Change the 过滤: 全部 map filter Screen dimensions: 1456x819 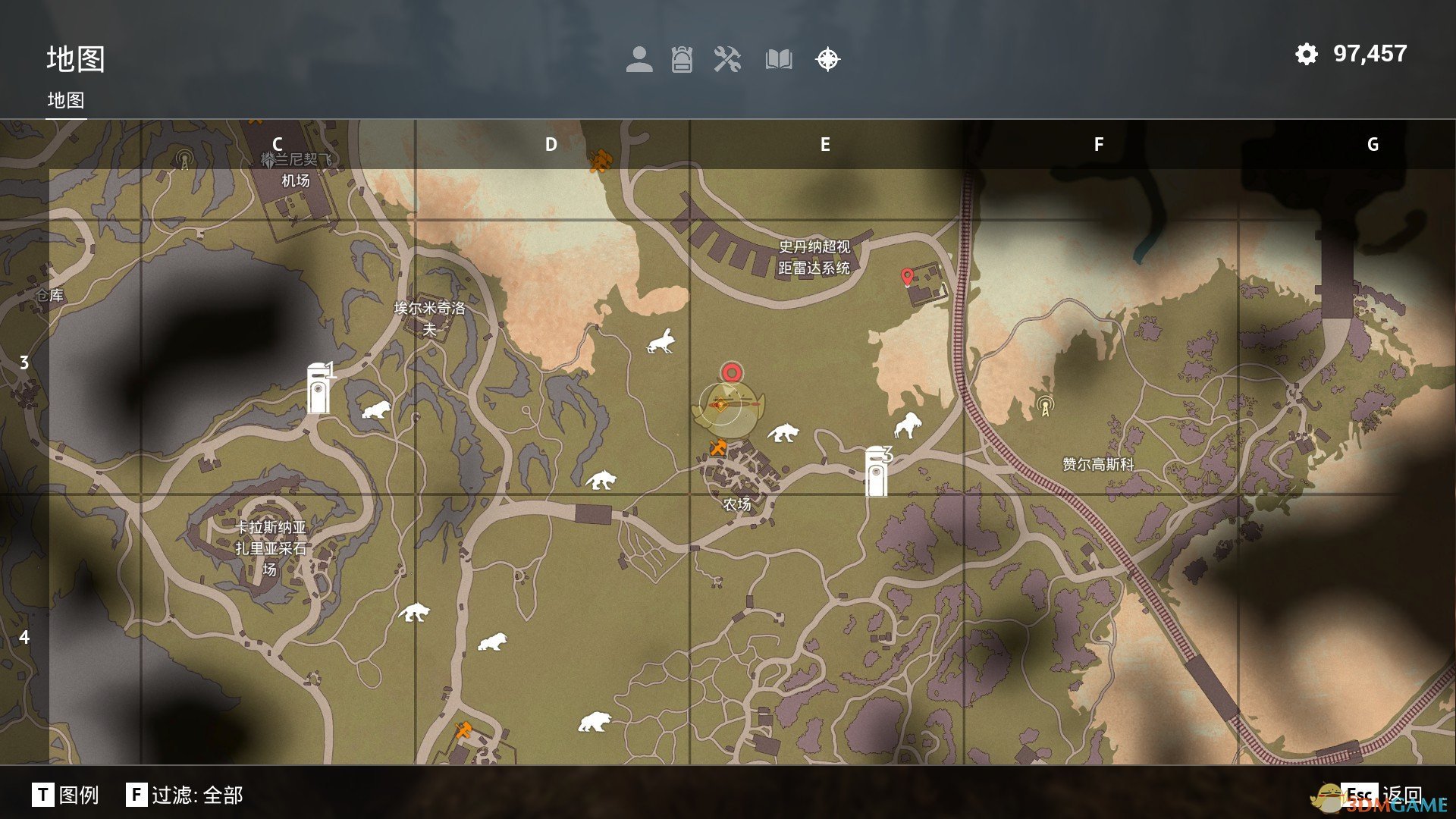[184, 795]
